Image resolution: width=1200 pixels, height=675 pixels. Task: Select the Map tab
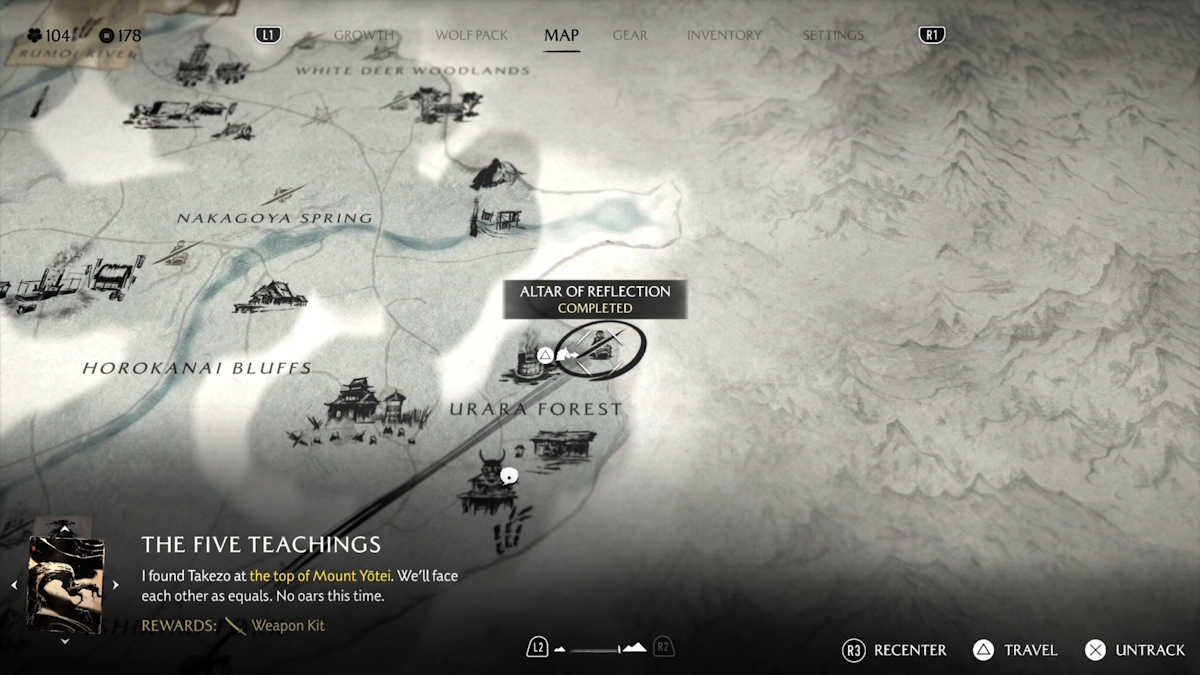click(x=561, y=35)
